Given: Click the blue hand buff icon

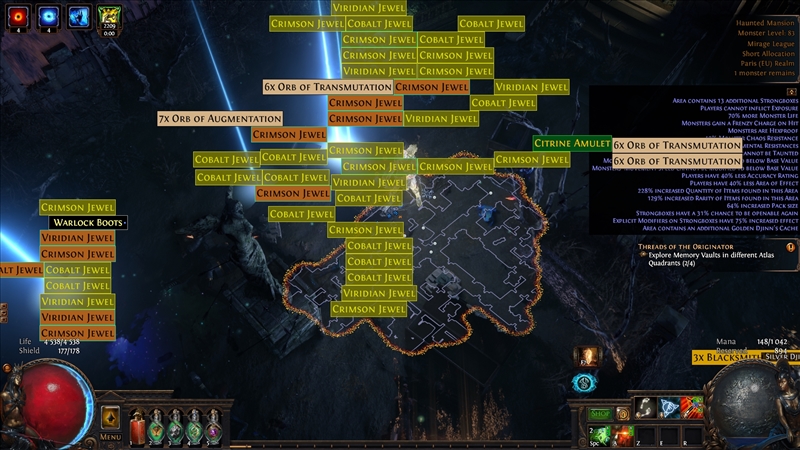Looking at the screenshot, I should tap(78, 16).
